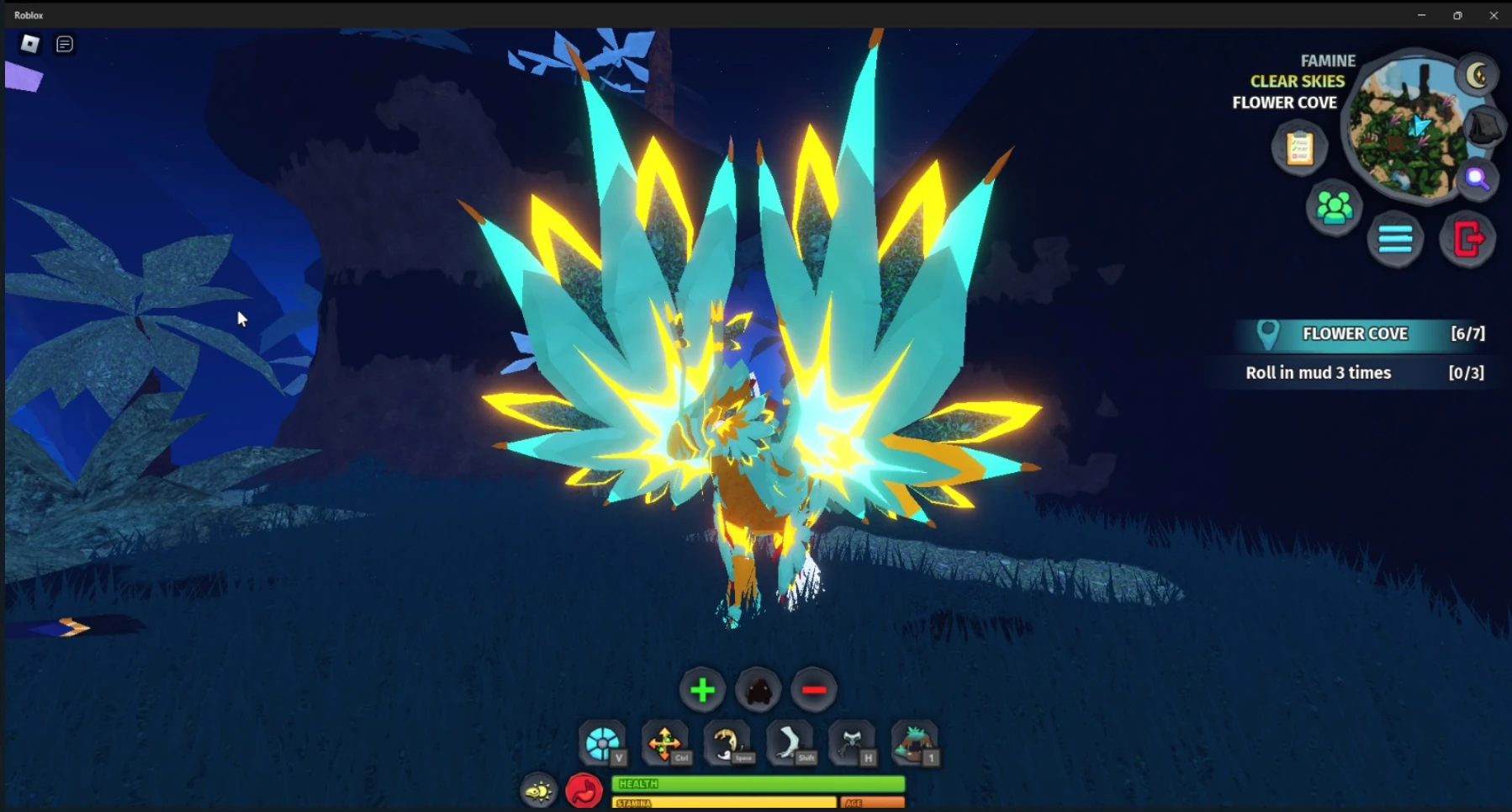Viewport: 1512px width, 812px height.
Task: Open the group members panel icon
Action: coord(1332,208)
